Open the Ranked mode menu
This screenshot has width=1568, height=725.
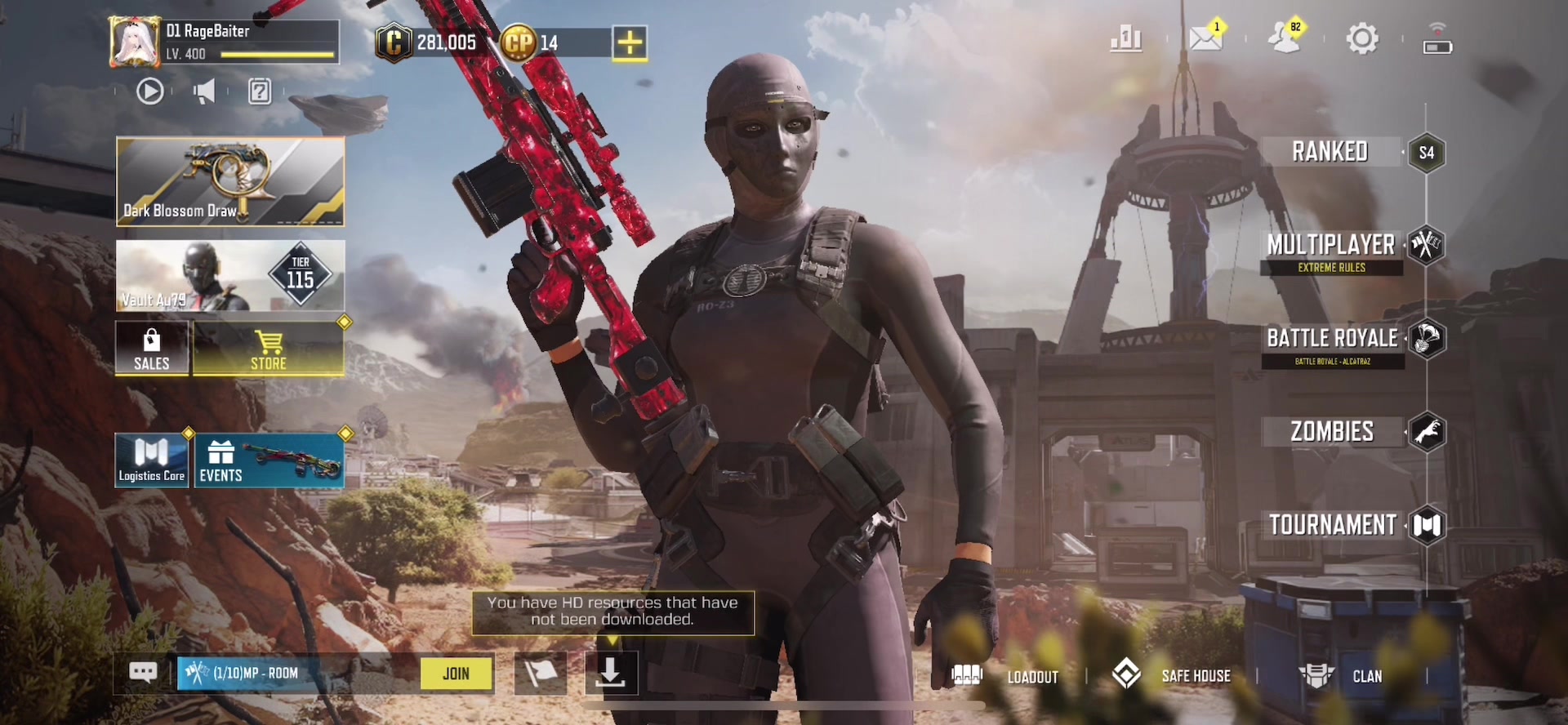point(1330,152)
